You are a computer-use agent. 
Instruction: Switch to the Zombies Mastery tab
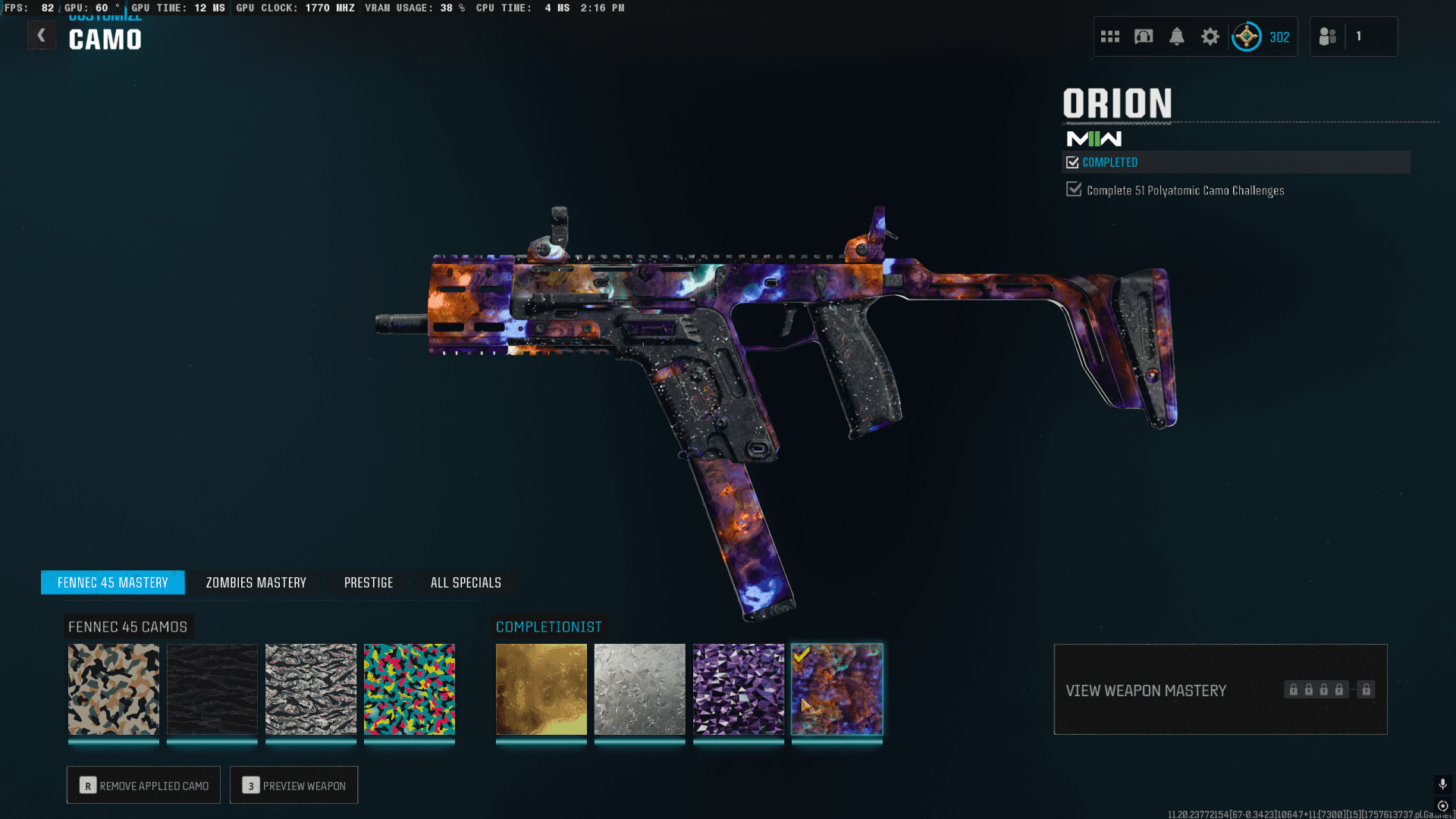tap(256, 582)
